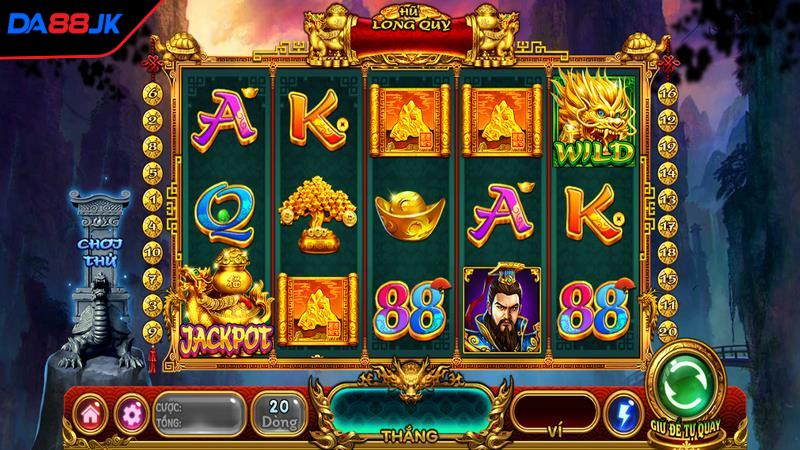Return home via the house icon

[93, 413]
